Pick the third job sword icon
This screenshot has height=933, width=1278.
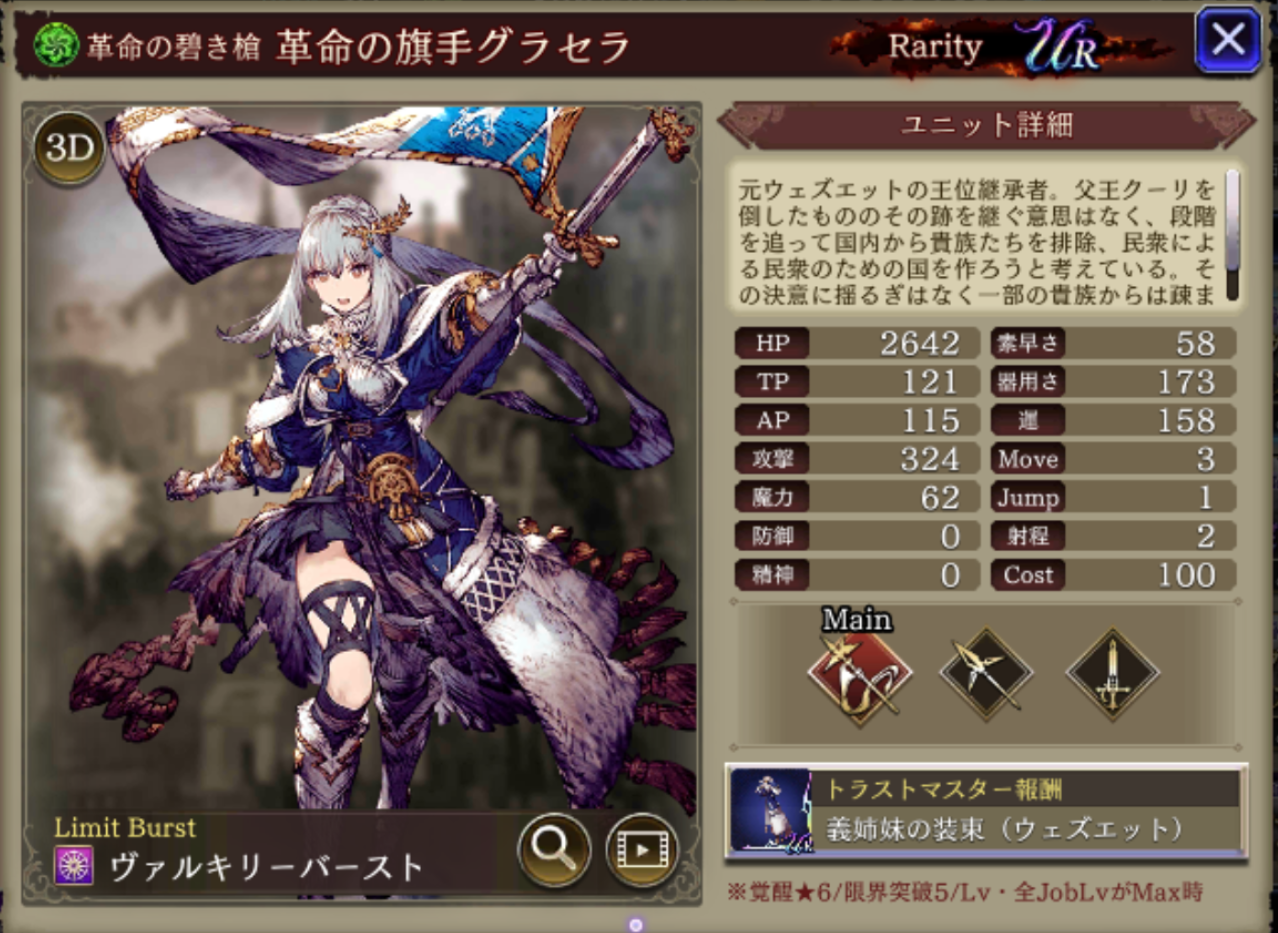[x=1112, y=675]
